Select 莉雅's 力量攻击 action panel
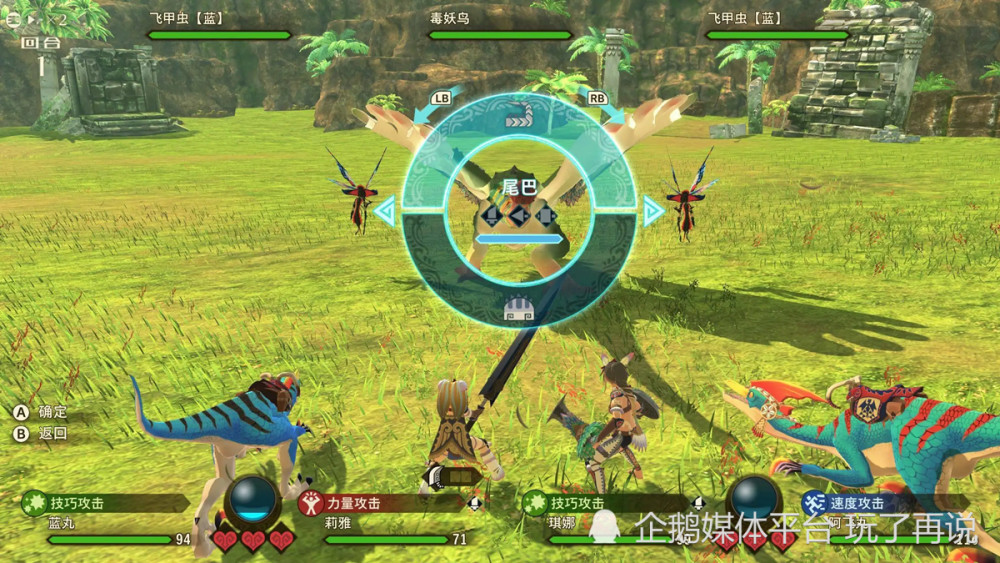Viewport: 1000px width, 563px height. pos(380,503)
